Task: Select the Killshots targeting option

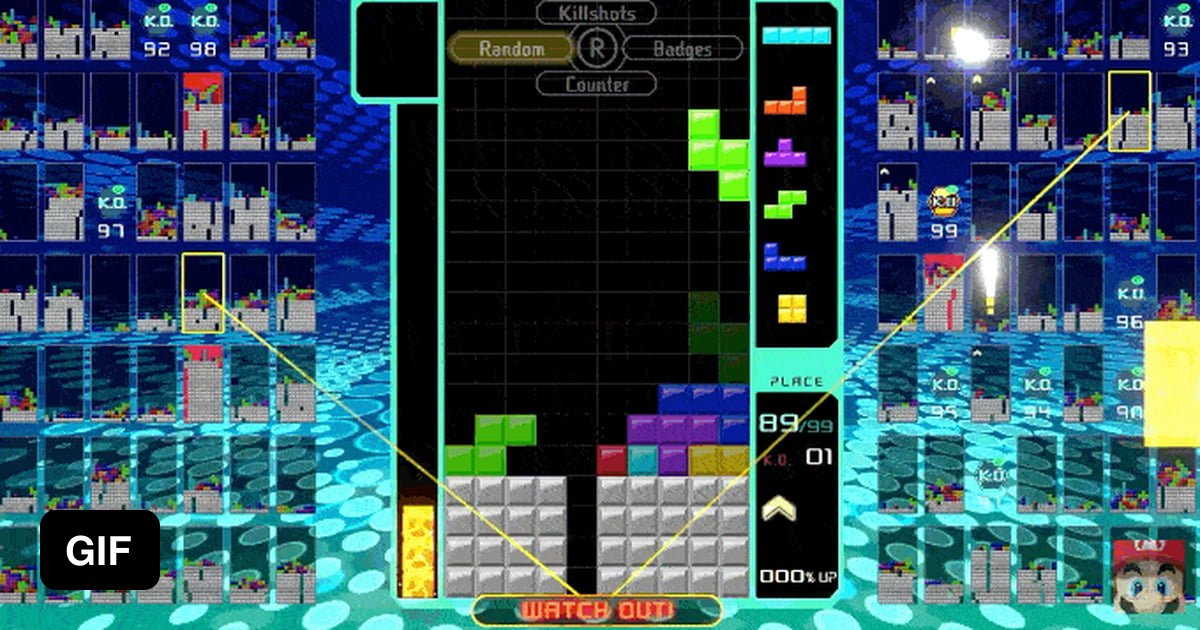Action: (597, 13)
